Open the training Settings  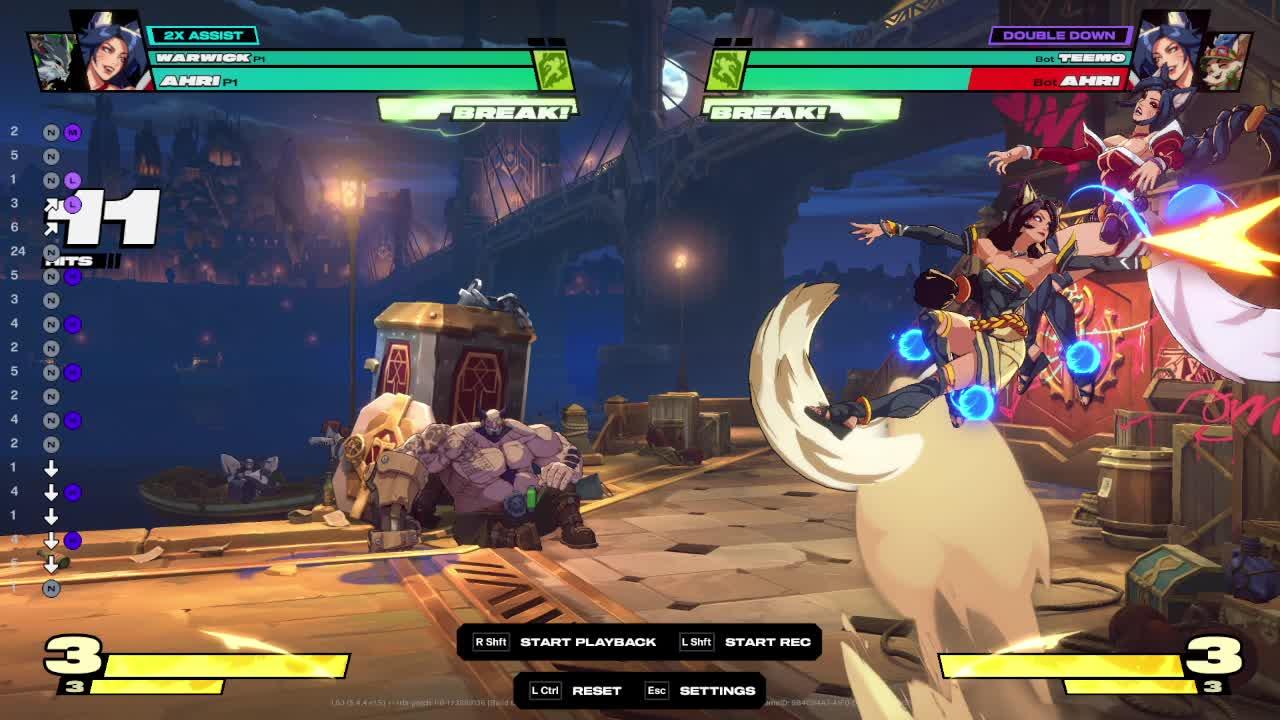point(716,691)
